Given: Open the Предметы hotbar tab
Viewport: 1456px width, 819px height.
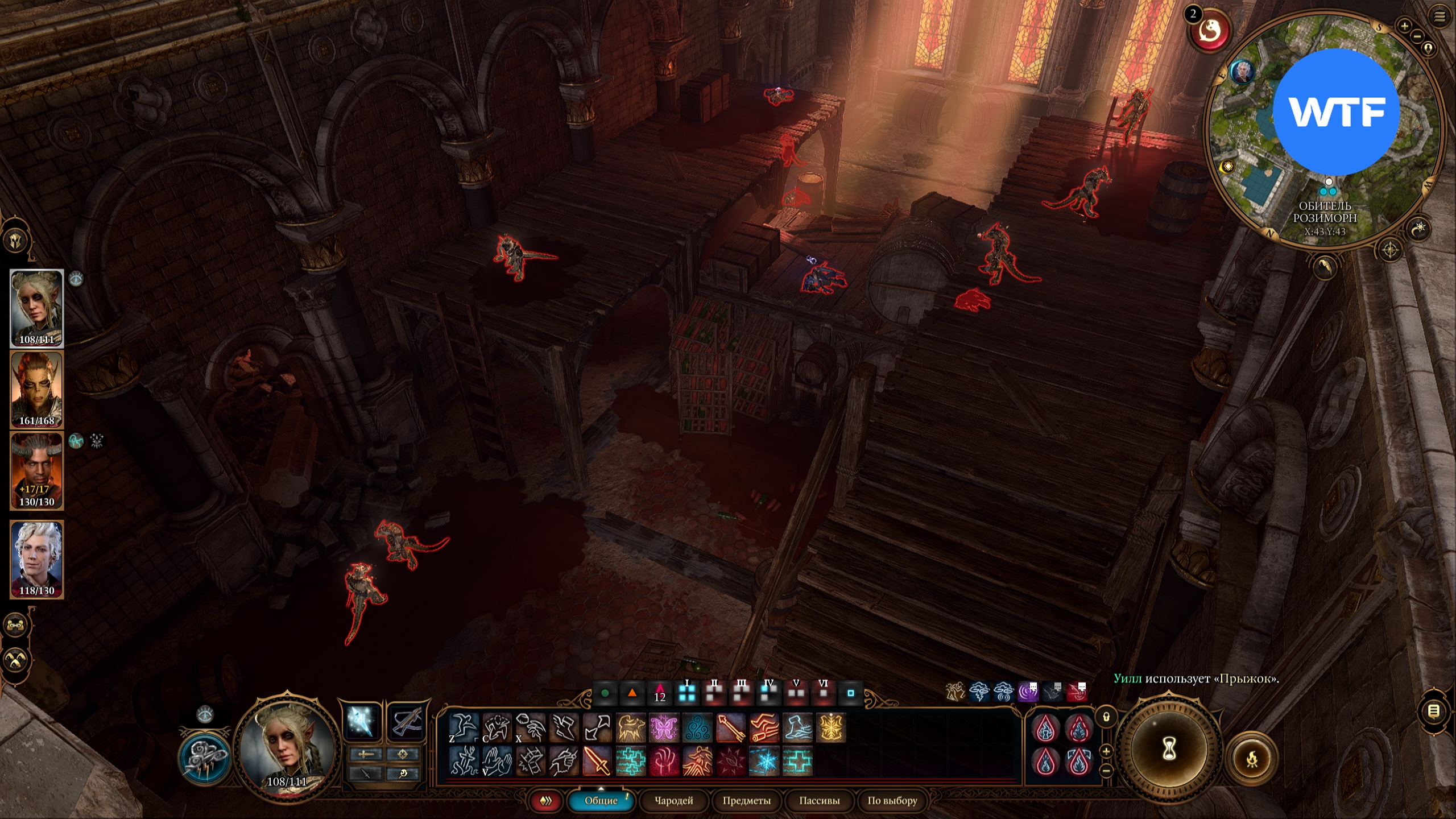Looking at the screenshot, I should pos(746,801).
